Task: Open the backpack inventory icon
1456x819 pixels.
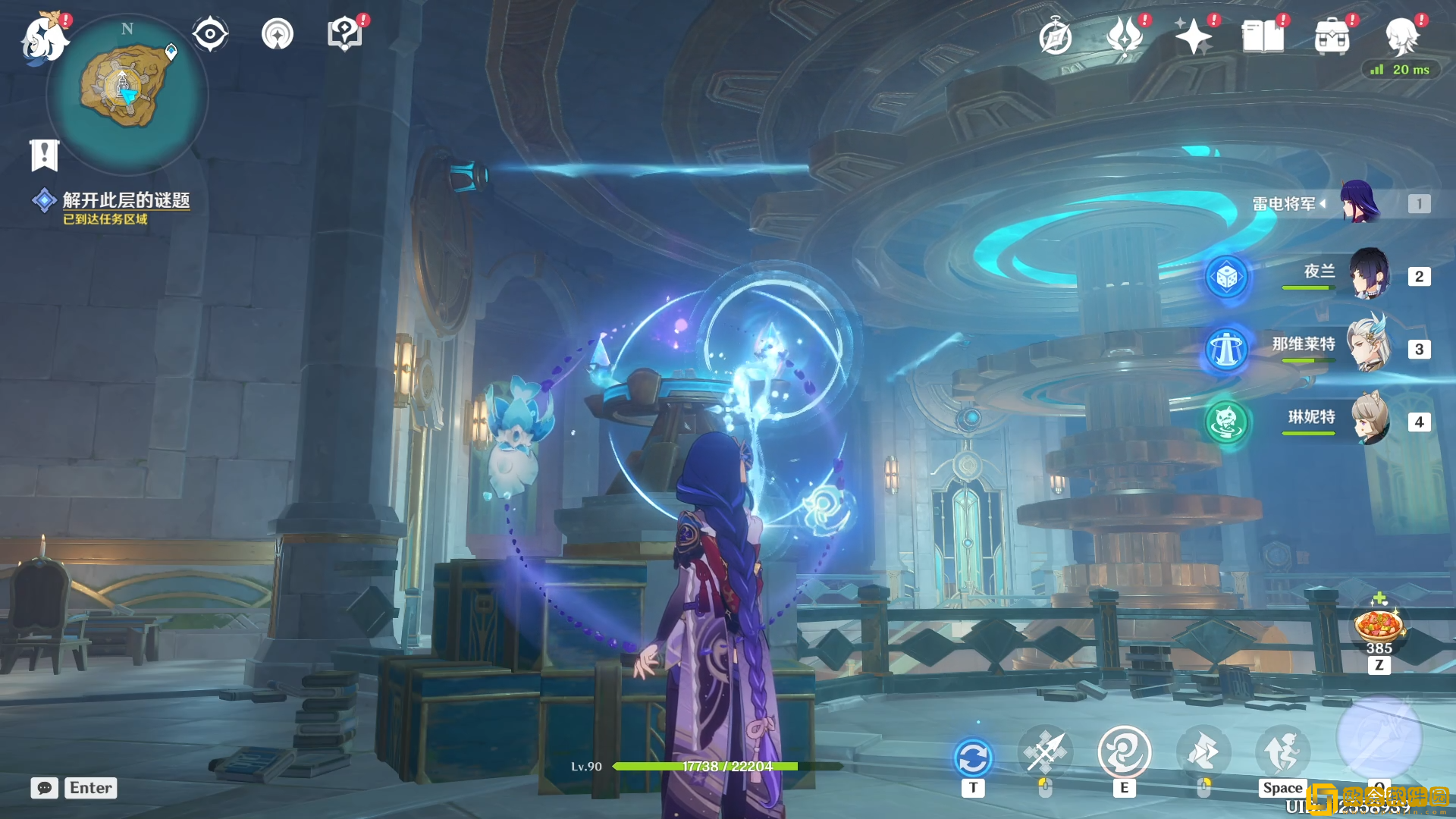Action: pos(1332,36)
